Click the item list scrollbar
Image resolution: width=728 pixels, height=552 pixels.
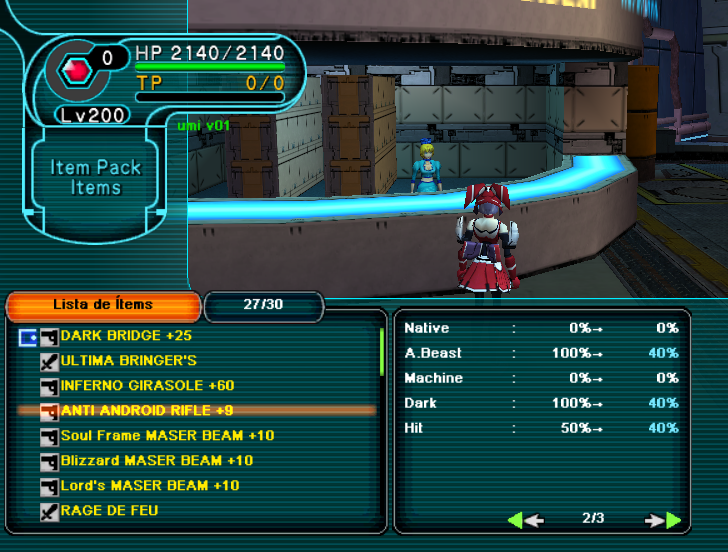(x=381, y=350)
